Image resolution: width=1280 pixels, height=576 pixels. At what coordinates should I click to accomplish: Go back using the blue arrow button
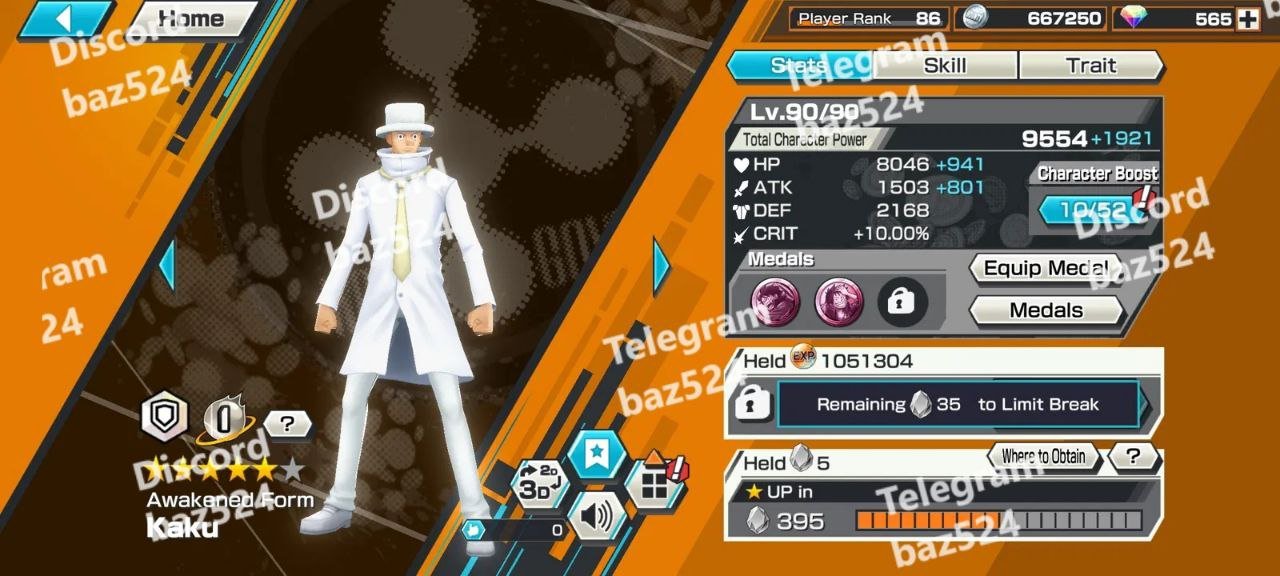click(65, 19)
